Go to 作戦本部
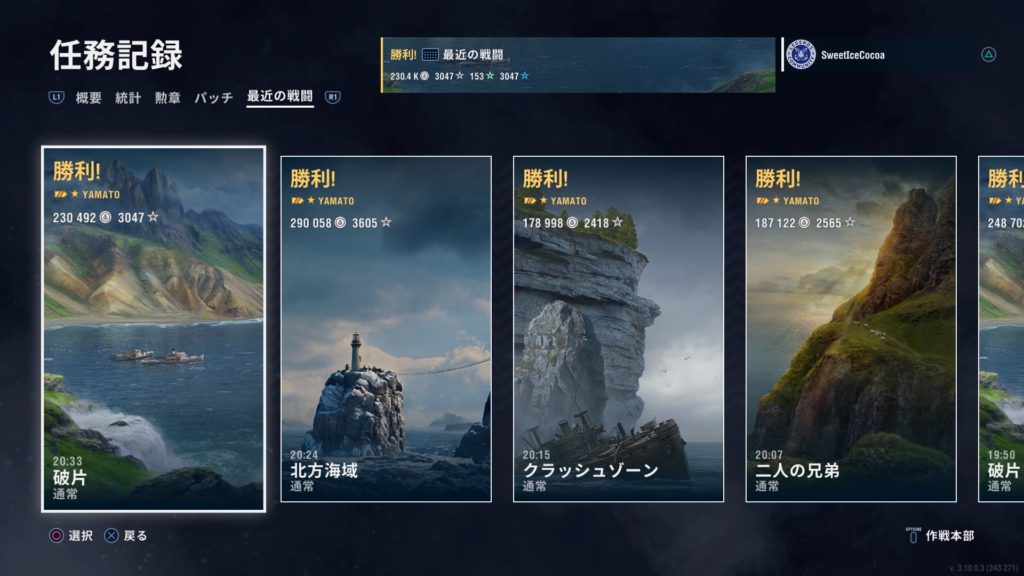The height and width of the screenshot is (576, 1024). [x=948, y=536]
